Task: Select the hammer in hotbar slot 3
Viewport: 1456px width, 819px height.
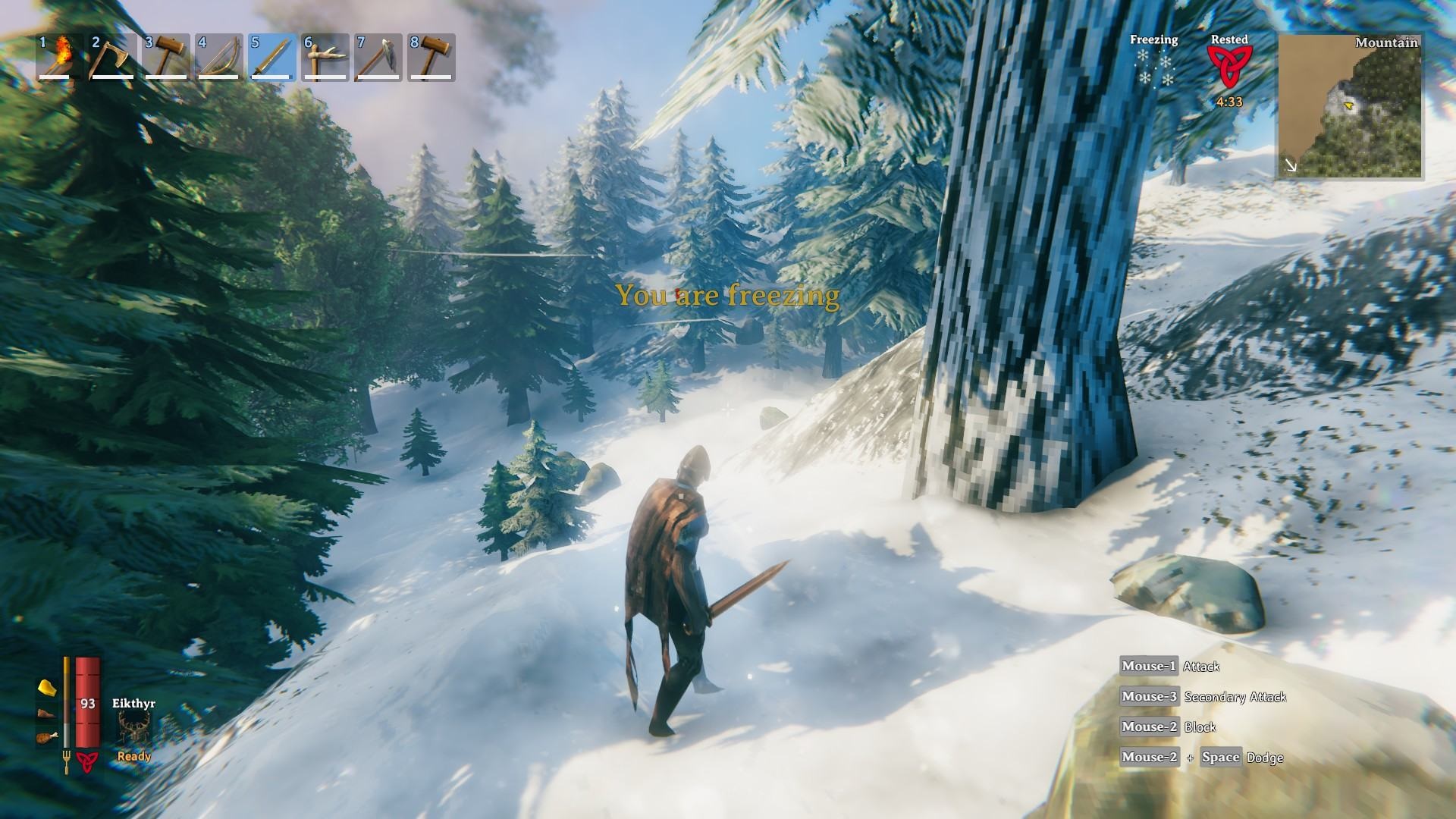Action: click(x=165, y=61)
